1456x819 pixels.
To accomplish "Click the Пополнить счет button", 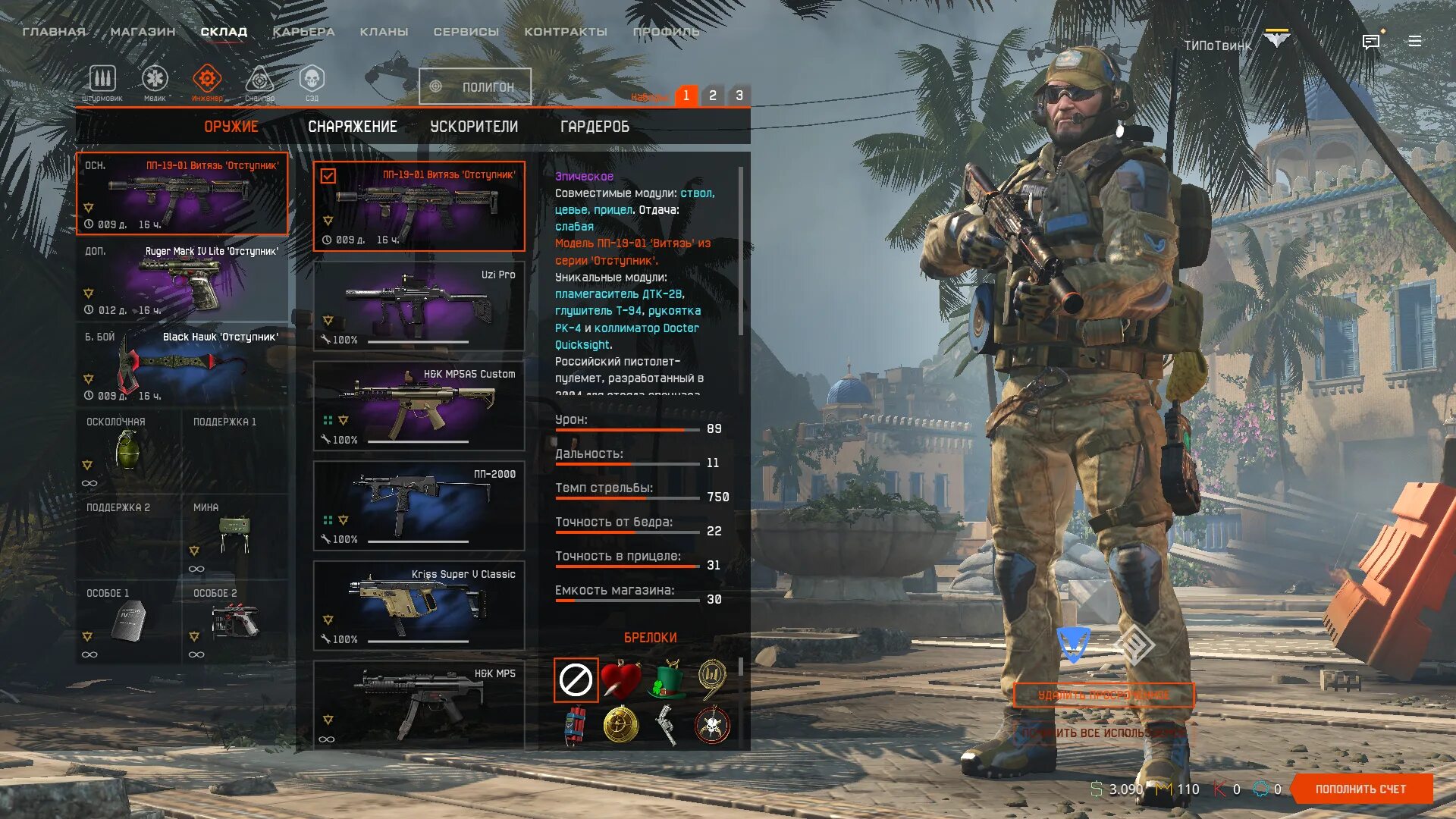I will pos(1360,789).
